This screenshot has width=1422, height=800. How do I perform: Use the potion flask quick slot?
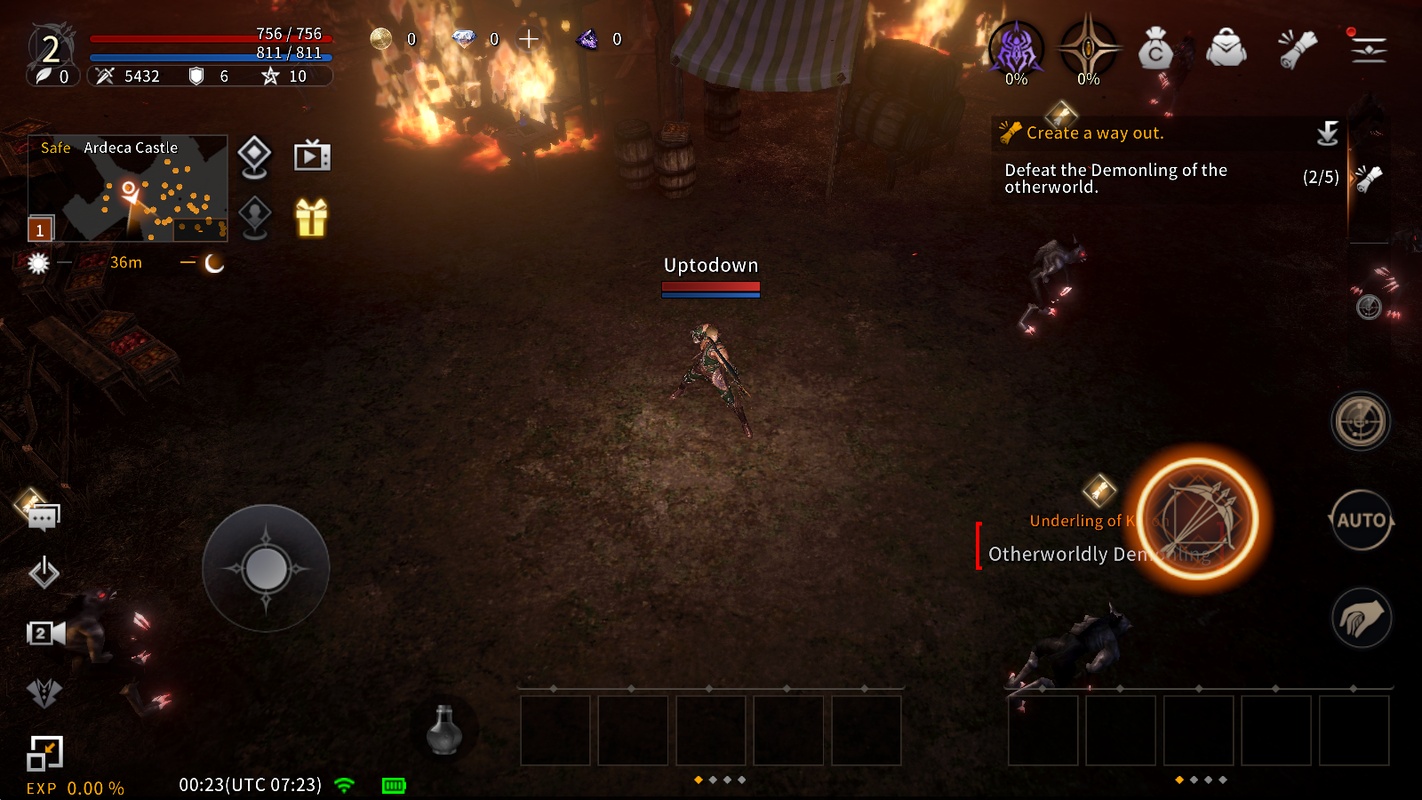tap(443, 729)
